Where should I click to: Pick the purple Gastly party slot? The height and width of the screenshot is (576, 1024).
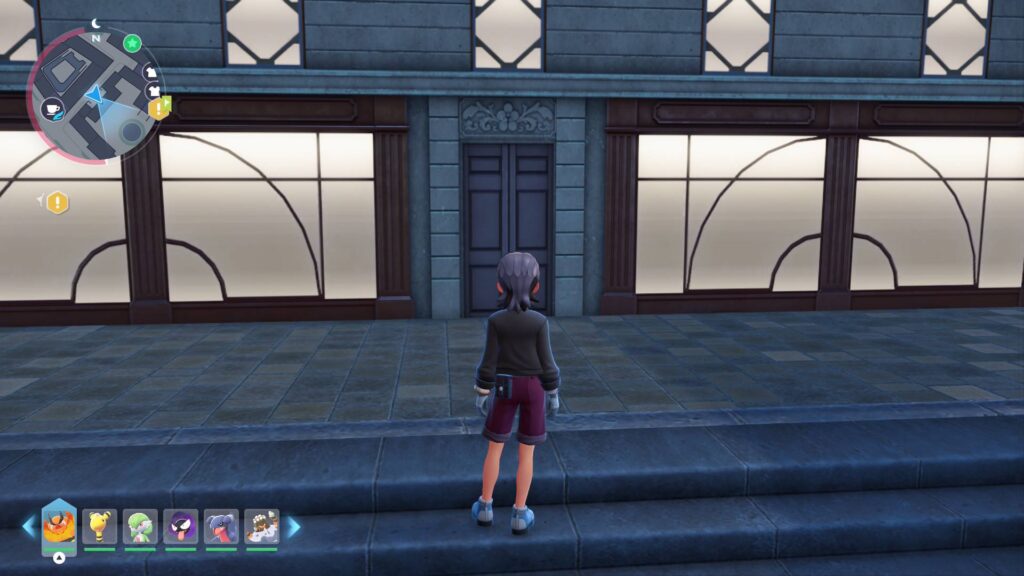click(x=181, y=526)
